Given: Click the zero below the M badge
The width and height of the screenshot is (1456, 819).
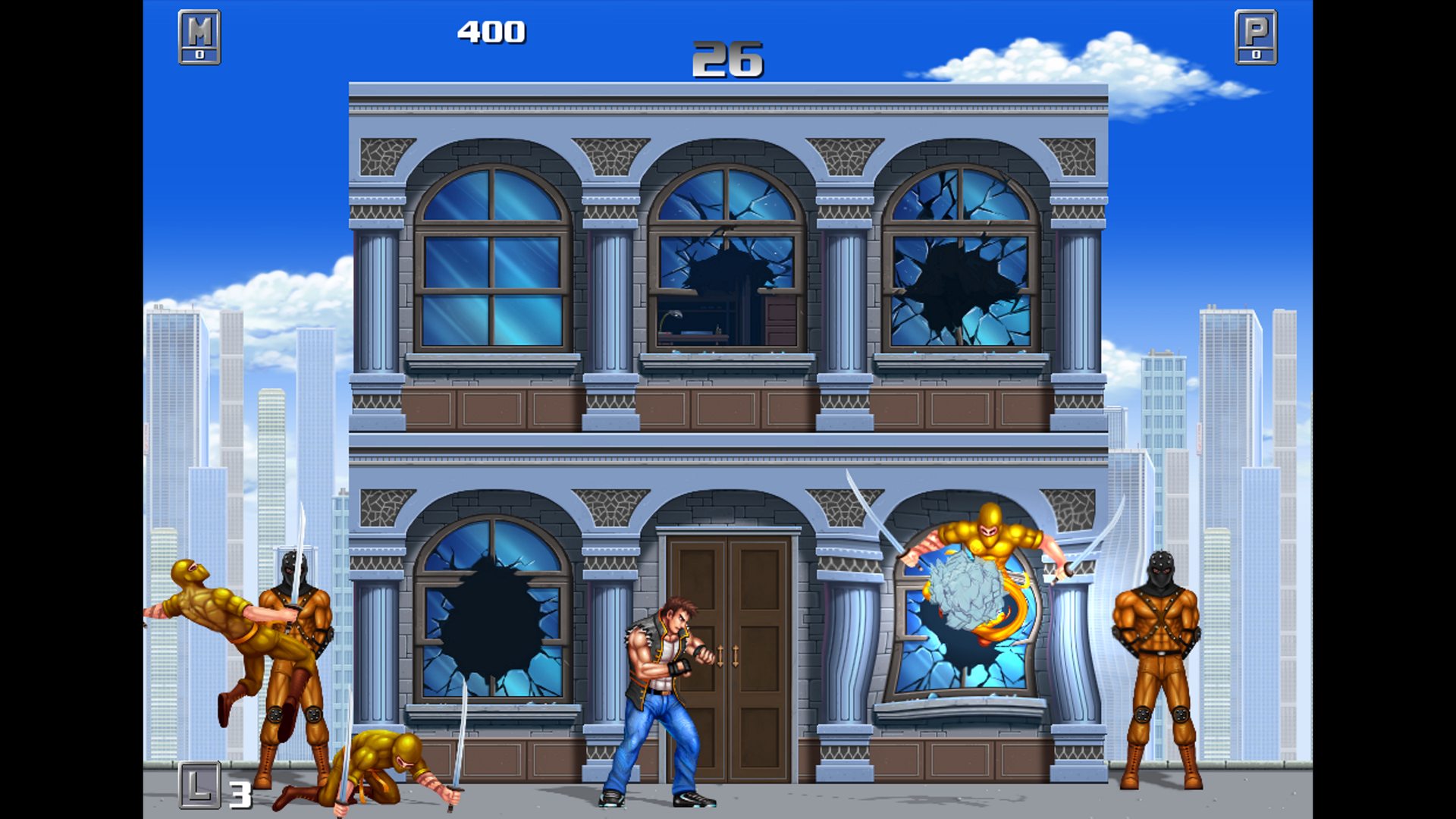Looking at the screenshot, I should 199,54.
